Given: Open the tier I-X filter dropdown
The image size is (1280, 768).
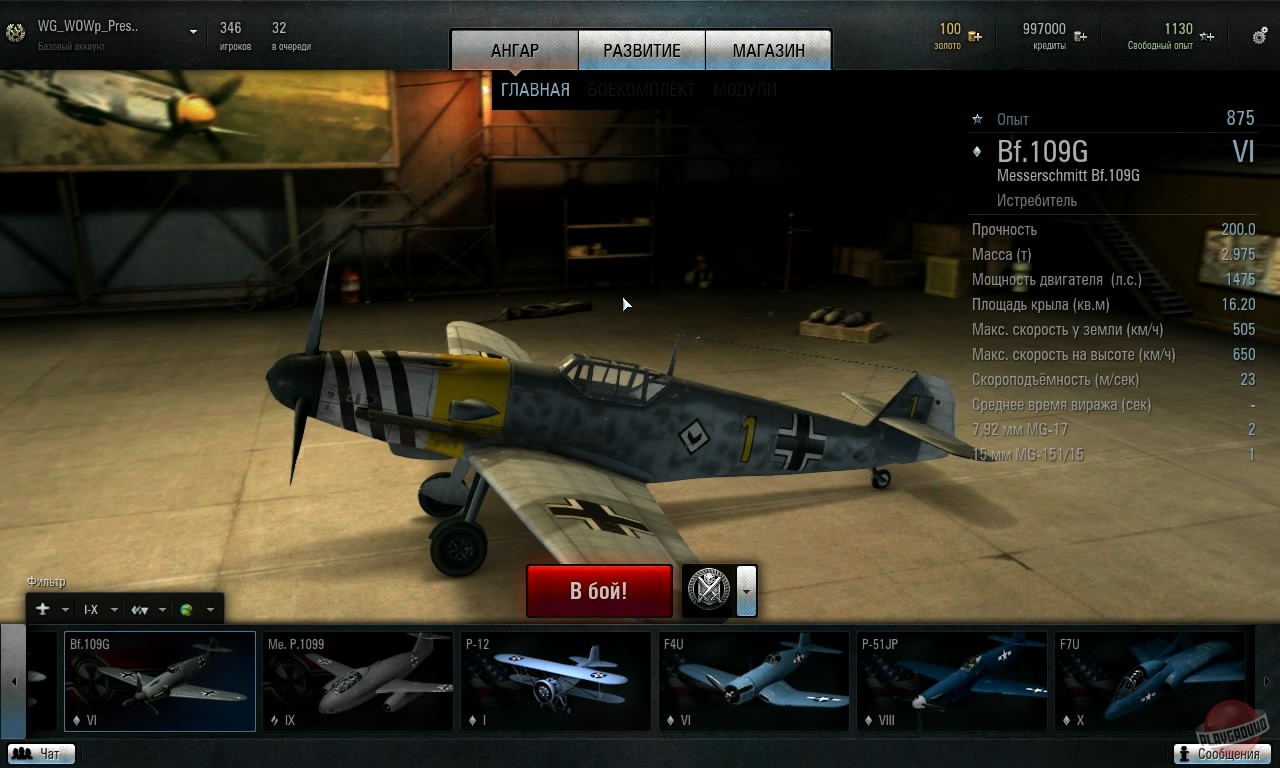Looking at the screenshot, I should pos(101,610).
